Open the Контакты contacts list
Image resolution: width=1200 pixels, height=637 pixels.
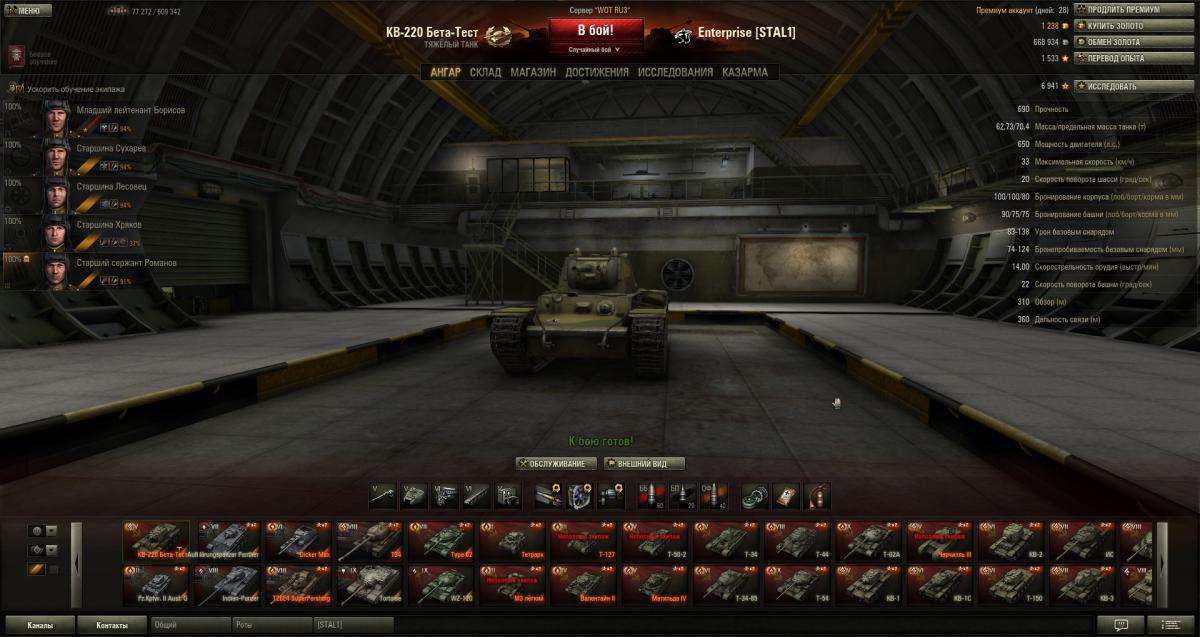click(112, 625)
